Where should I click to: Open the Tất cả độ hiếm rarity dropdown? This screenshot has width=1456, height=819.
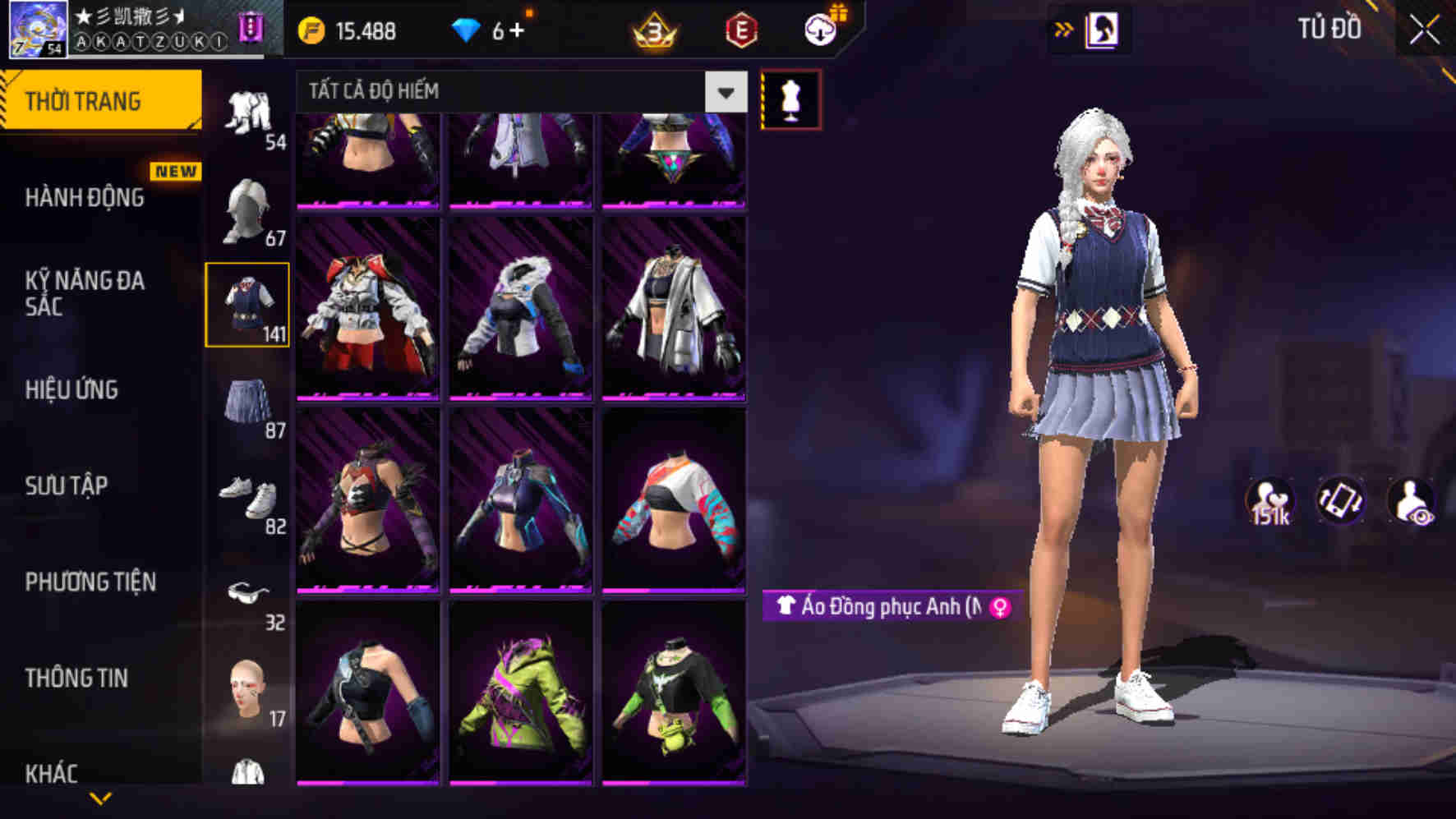point(725,92)
